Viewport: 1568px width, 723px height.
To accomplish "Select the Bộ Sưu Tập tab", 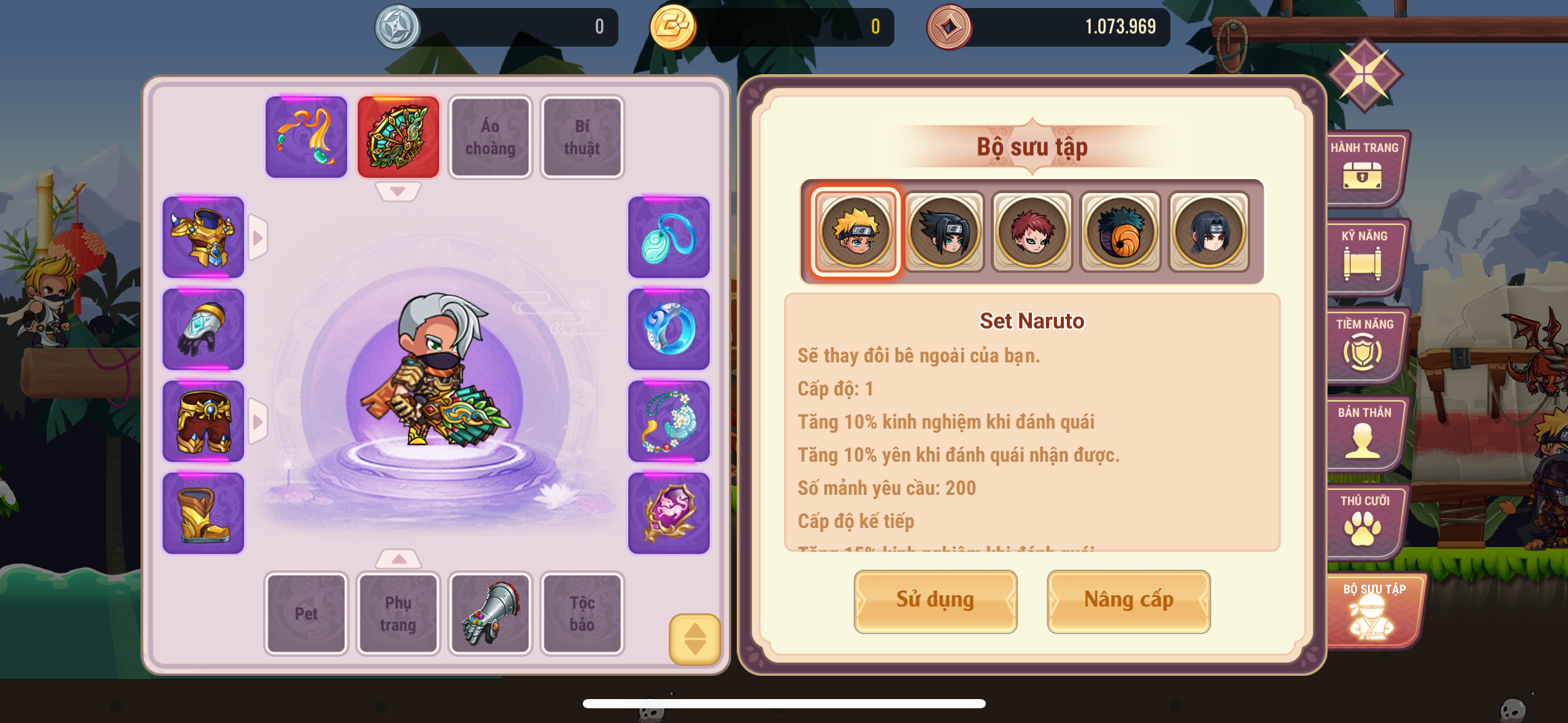I will coord(1373,610).
